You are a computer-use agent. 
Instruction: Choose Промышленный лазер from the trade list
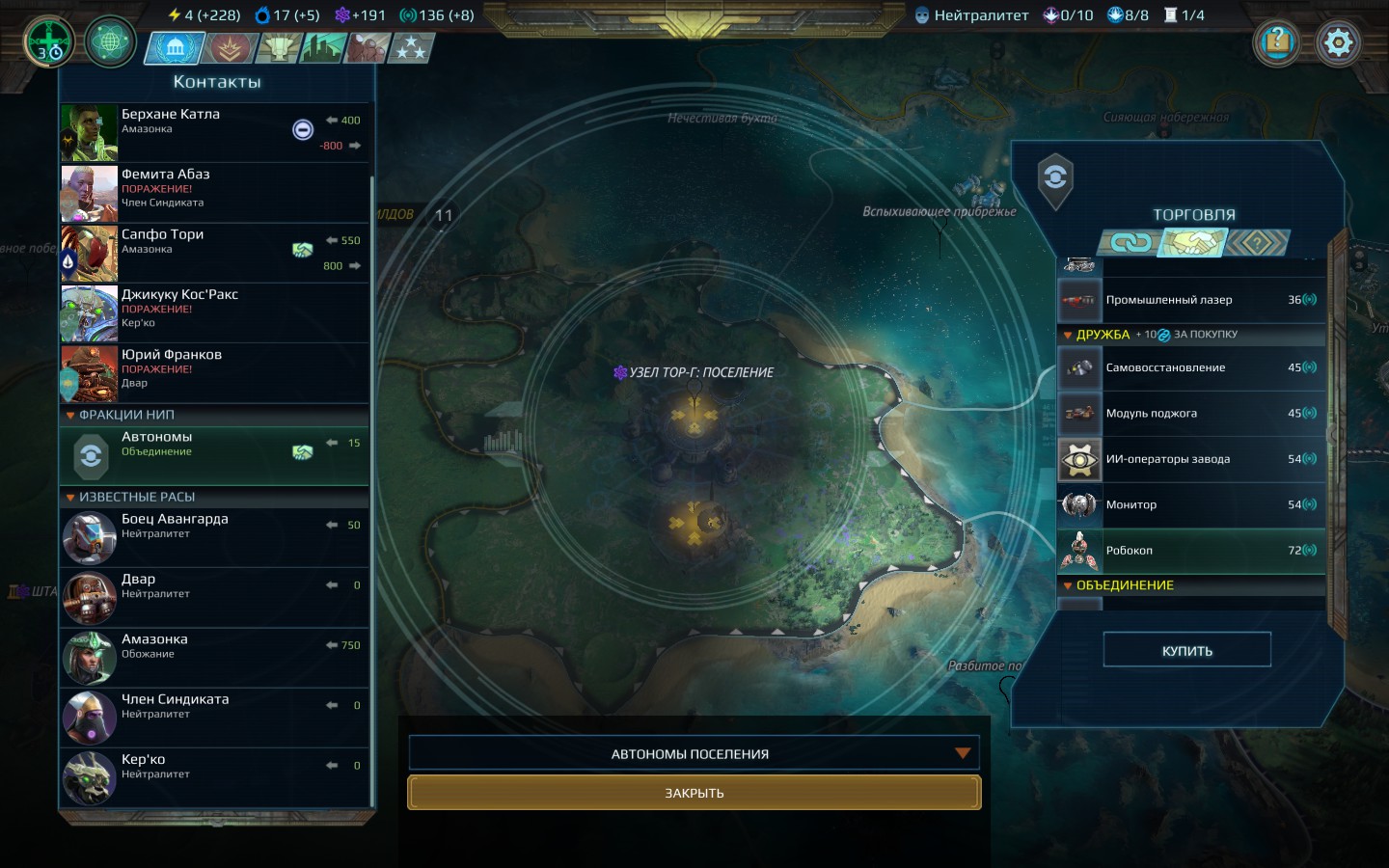pos(1190,300)
